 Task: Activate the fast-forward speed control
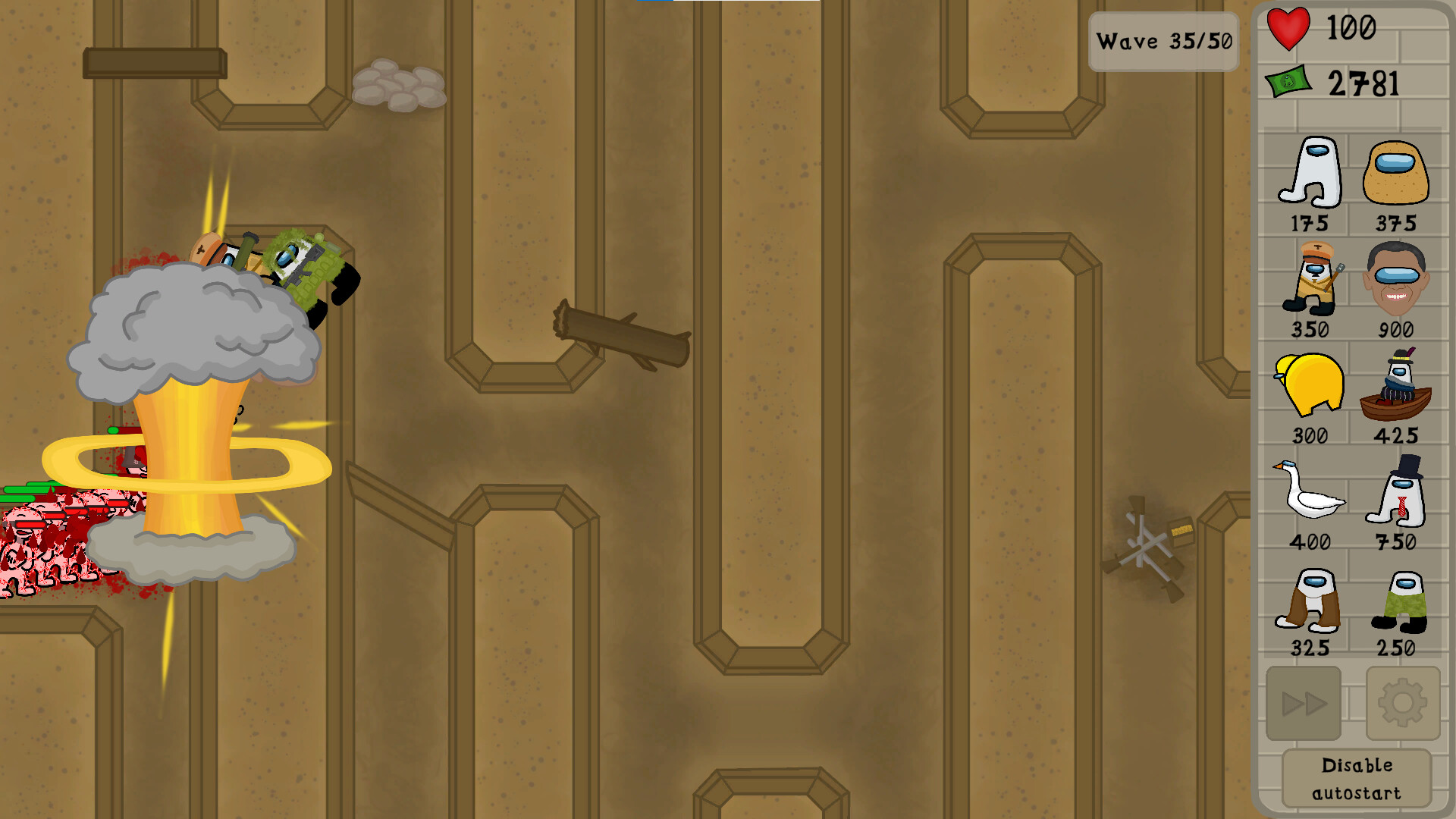point(1304,704)
